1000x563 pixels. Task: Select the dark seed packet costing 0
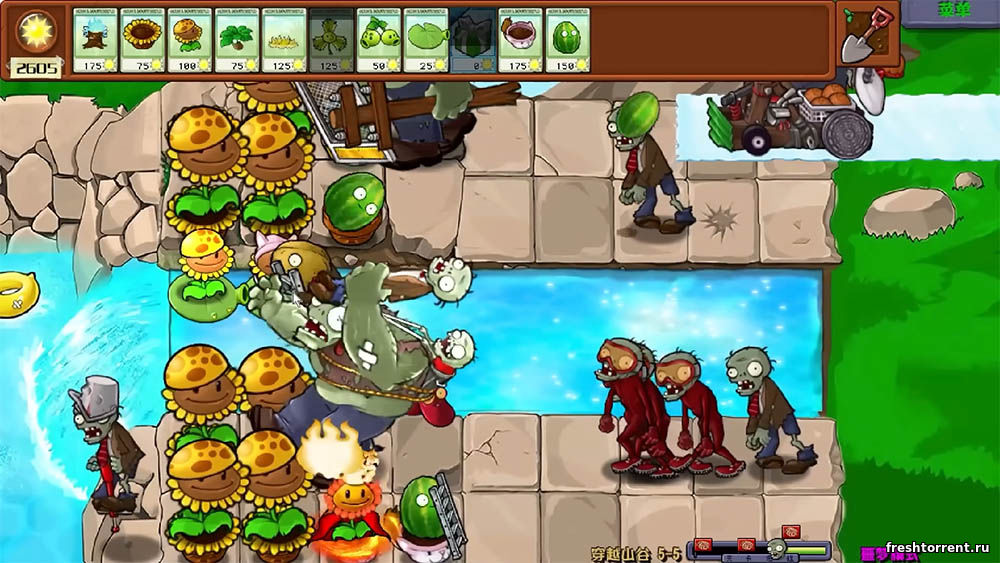pyautogui.click(x=473, y=40)
